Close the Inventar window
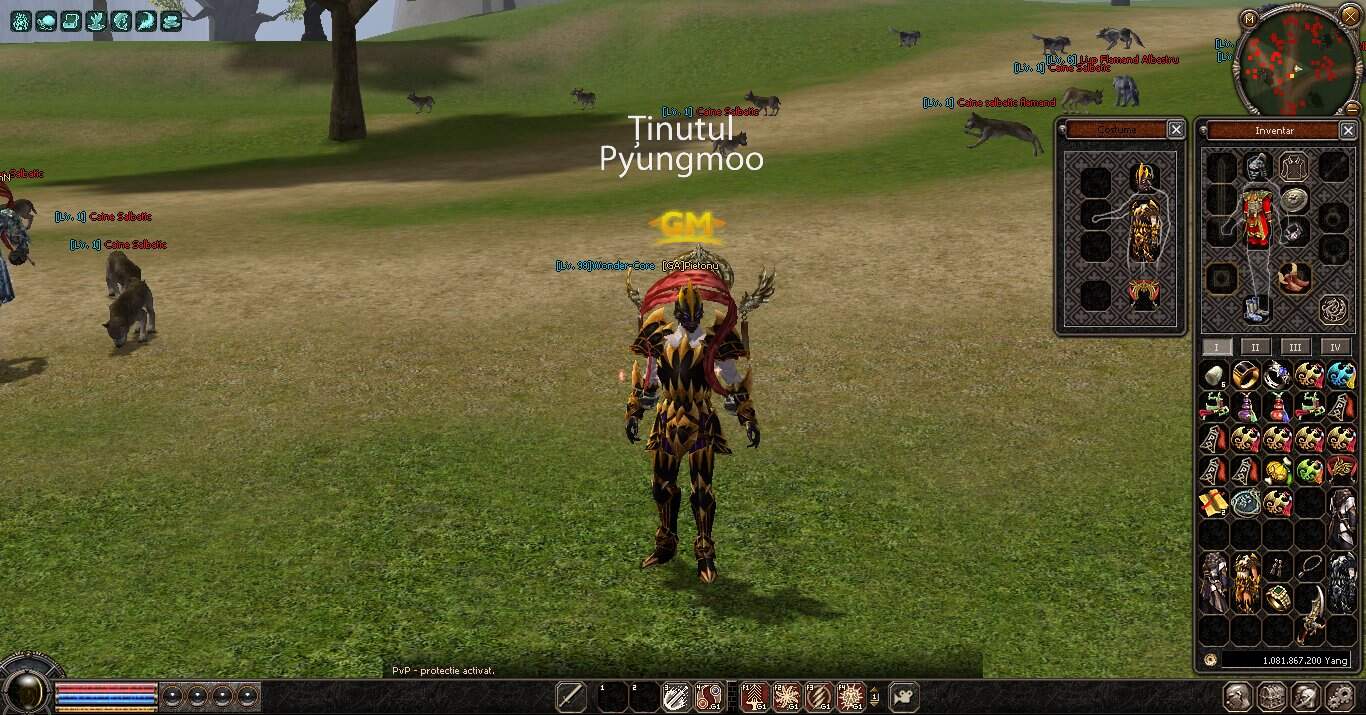Viewport: 1366px width, 715px height. click(x=1347, y=130)
